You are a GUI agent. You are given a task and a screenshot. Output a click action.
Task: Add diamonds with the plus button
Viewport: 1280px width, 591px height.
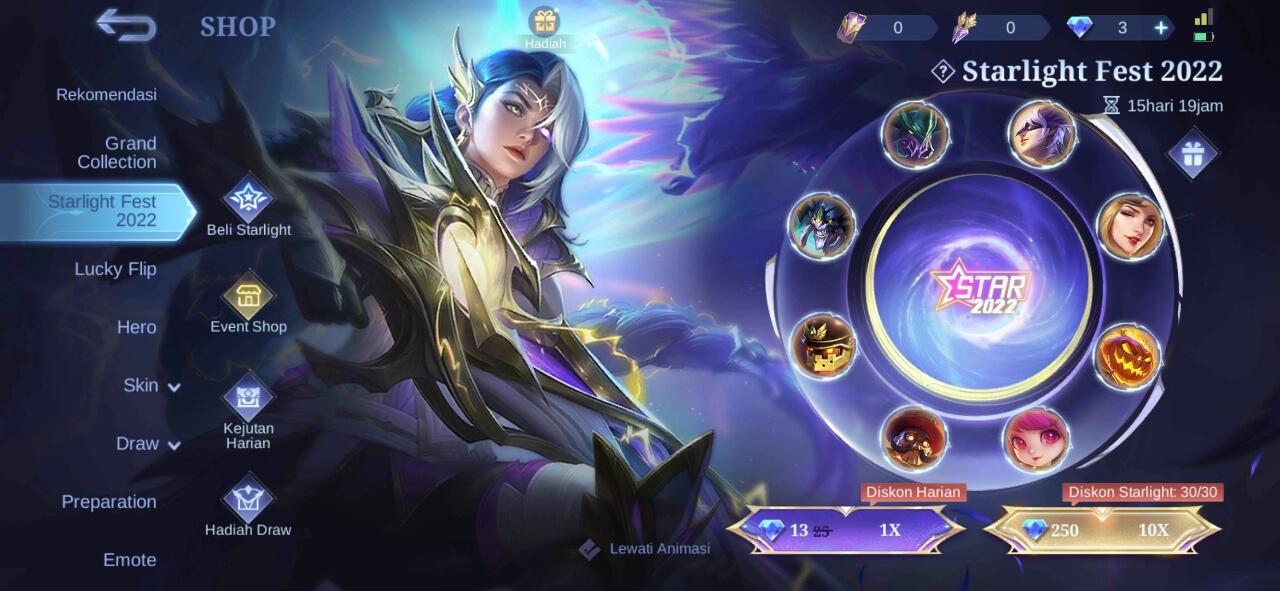1161,28
